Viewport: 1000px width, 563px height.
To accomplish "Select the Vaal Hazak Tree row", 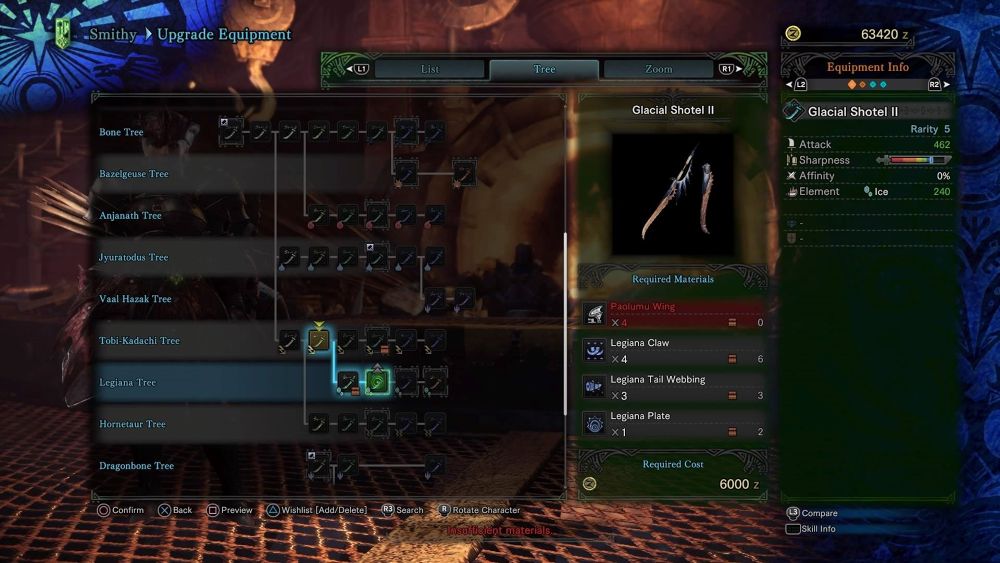I will tap(135, 299).
